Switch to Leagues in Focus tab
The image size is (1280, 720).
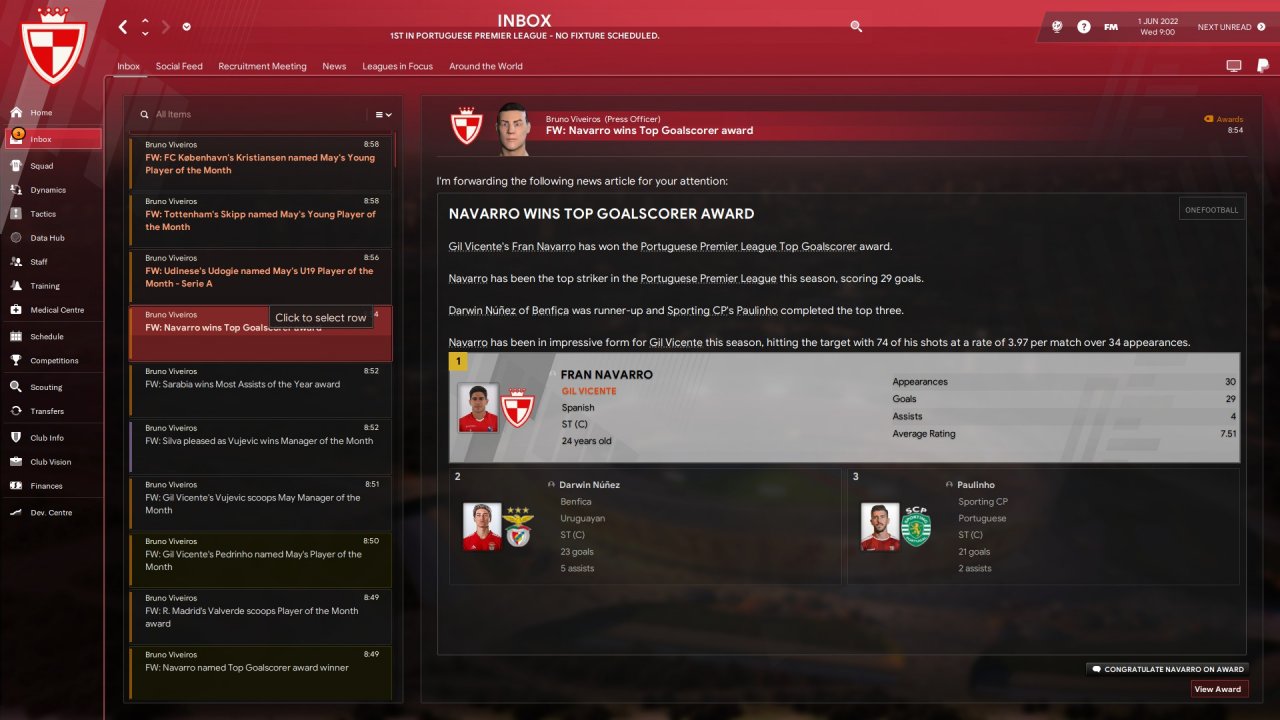[397, 66]
